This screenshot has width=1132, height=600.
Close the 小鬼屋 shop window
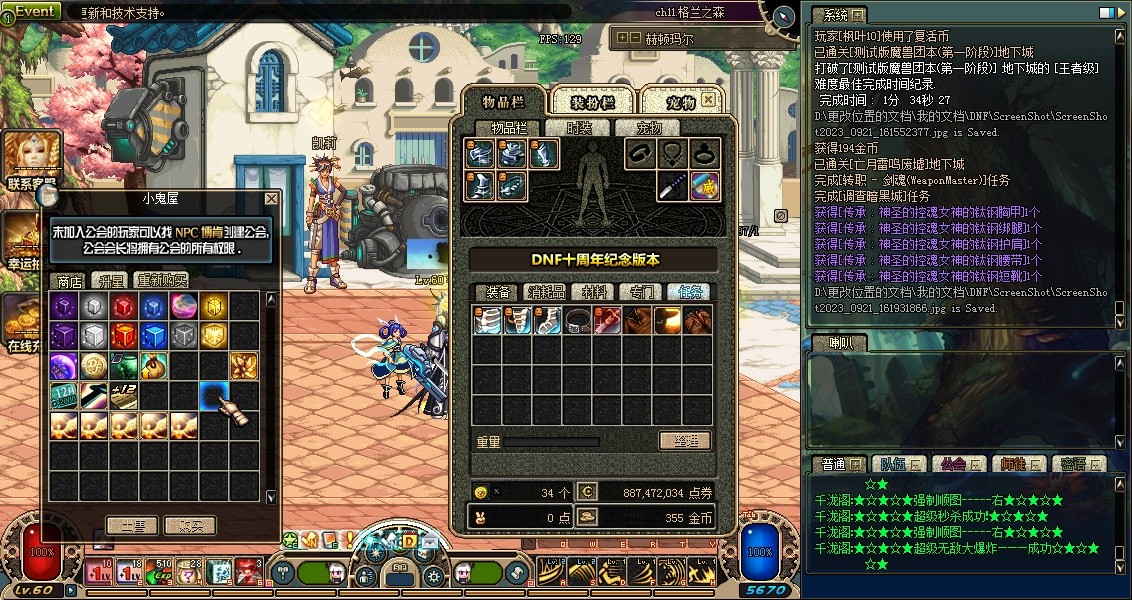(271, 200)
